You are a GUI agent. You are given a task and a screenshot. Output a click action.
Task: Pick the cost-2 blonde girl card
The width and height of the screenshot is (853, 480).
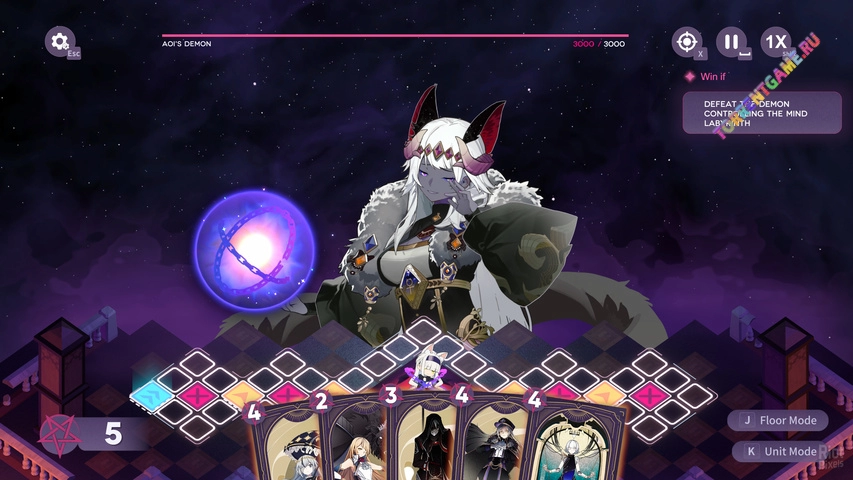pos(355,440)
